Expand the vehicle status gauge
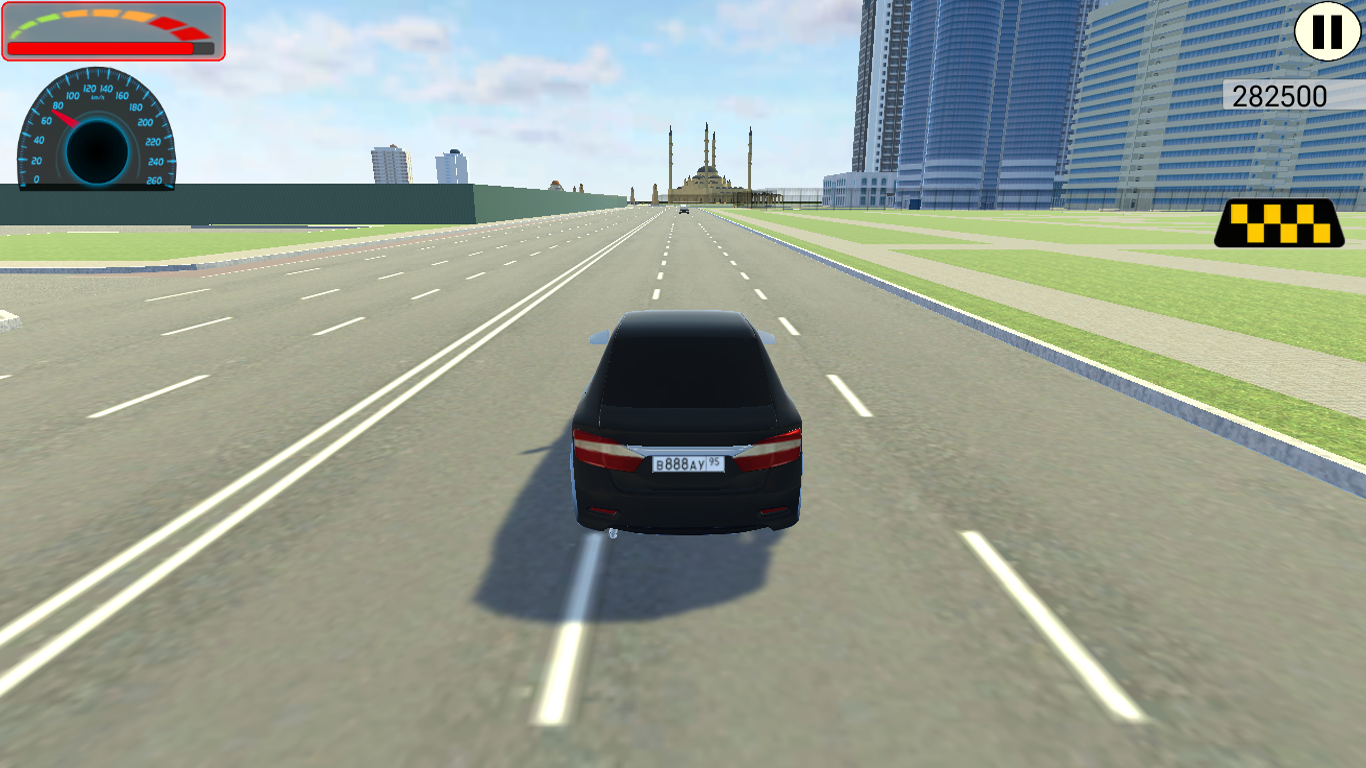1366x768 pixels. click(112, 30)
